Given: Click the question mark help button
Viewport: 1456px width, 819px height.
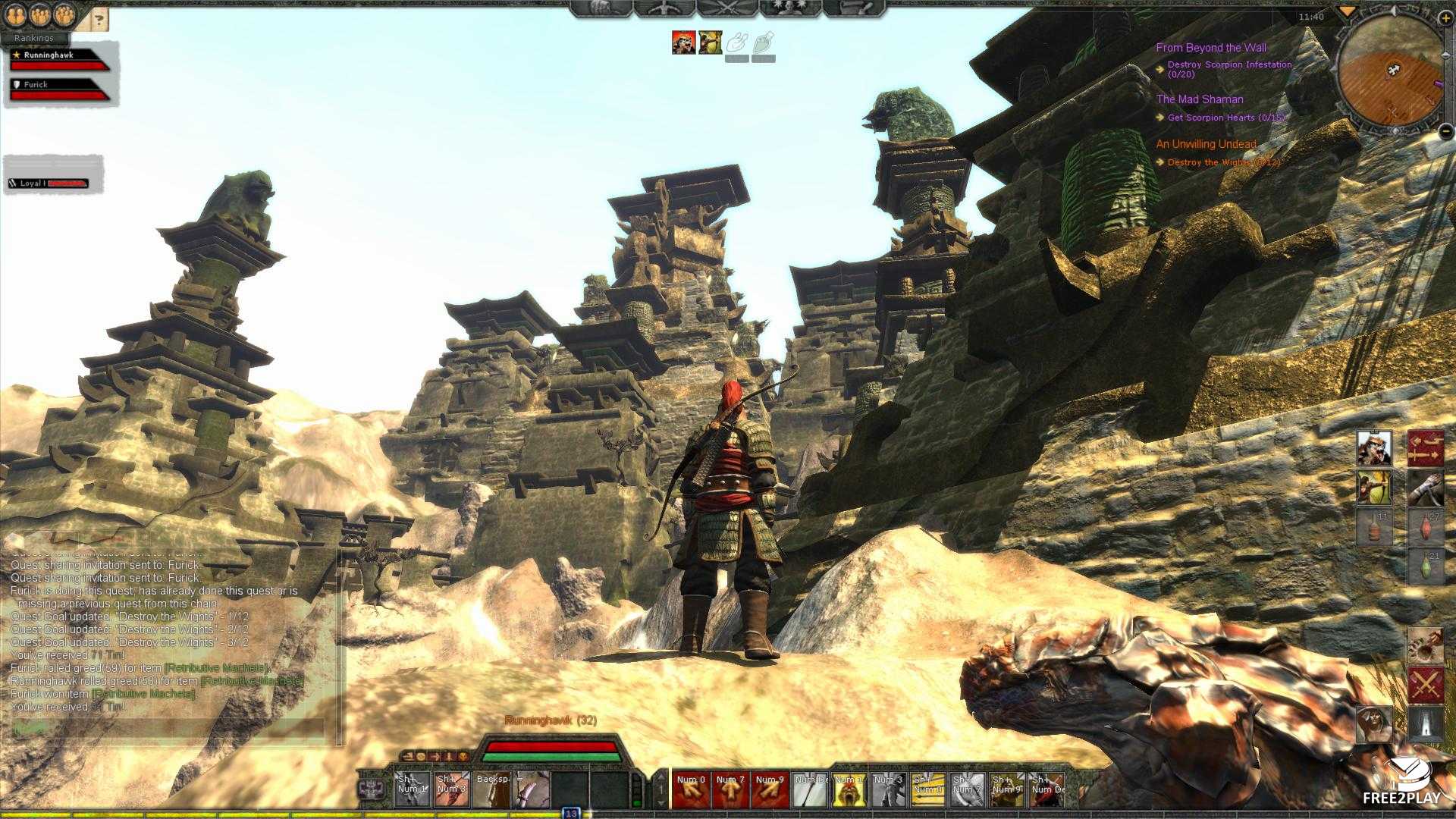Looking at the screenshot, I should point(99,20).
